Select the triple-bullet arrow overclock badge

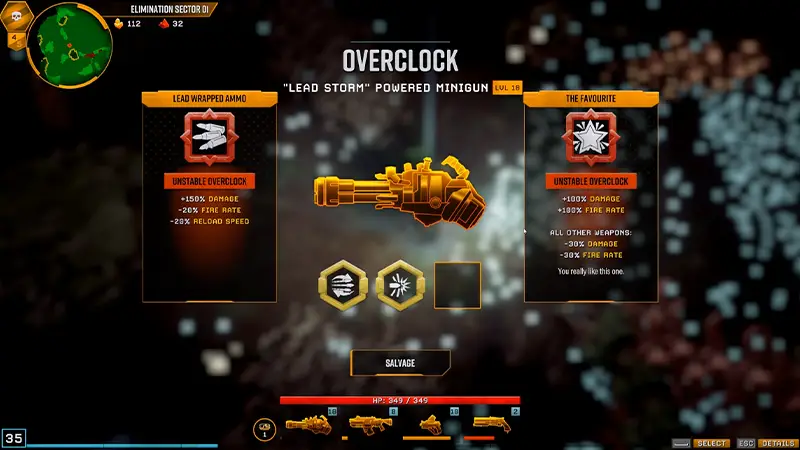click(x=343, y=285)
